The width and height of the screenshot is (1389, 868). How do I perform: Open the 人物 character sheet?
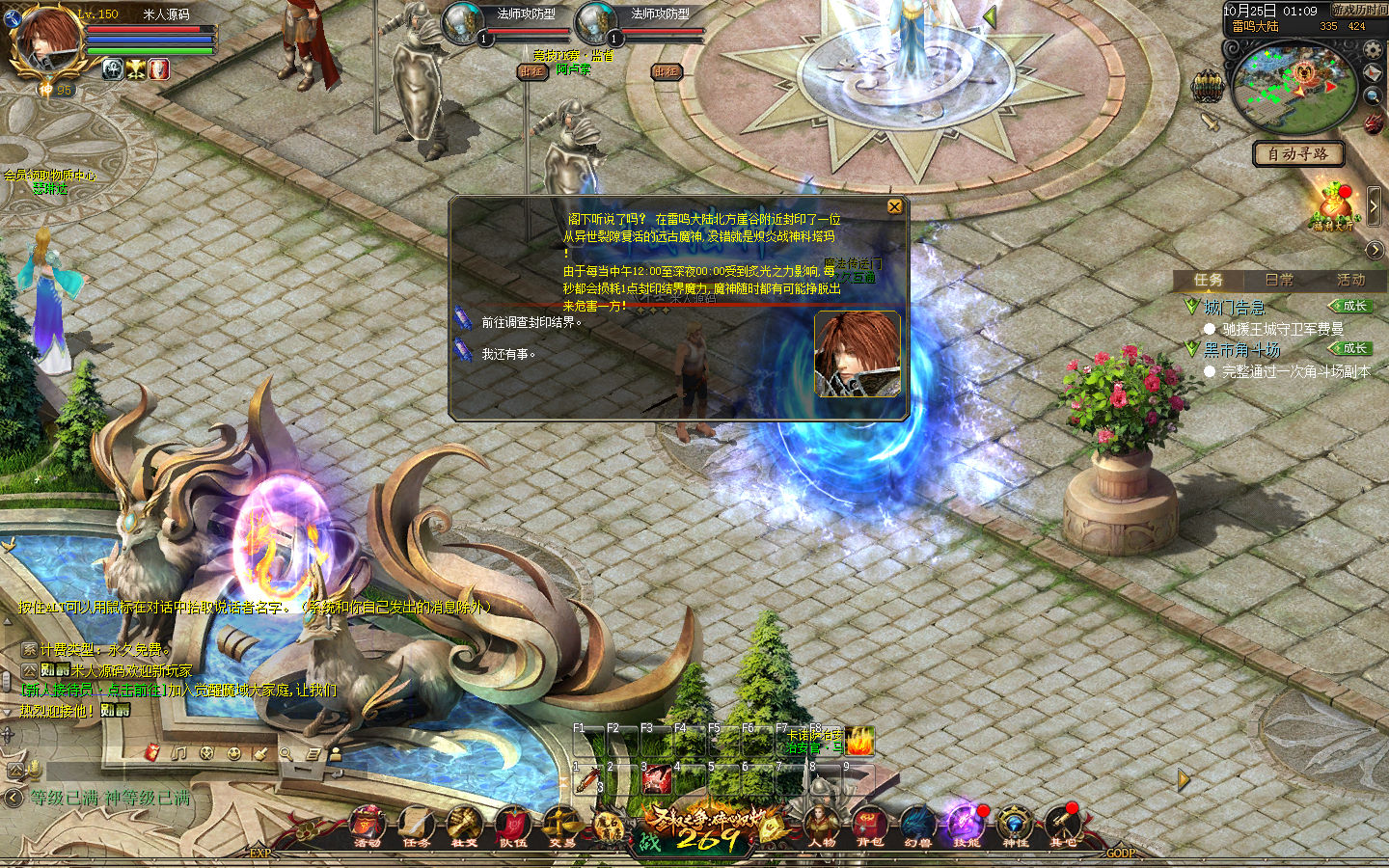822,827
